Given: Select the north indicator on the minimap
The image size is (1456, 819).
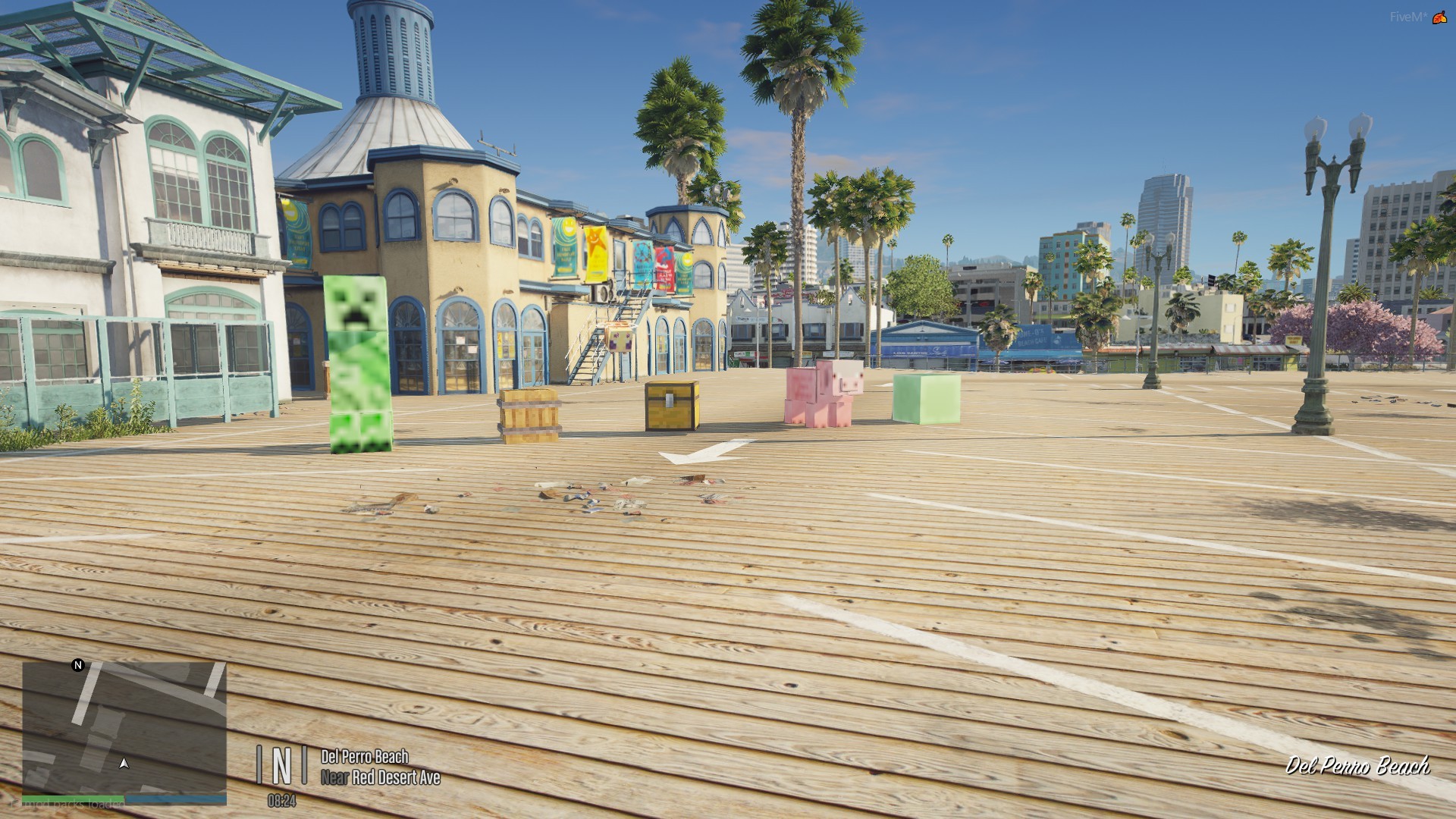Looking at the screenshot, I should (x=77, y=665).
